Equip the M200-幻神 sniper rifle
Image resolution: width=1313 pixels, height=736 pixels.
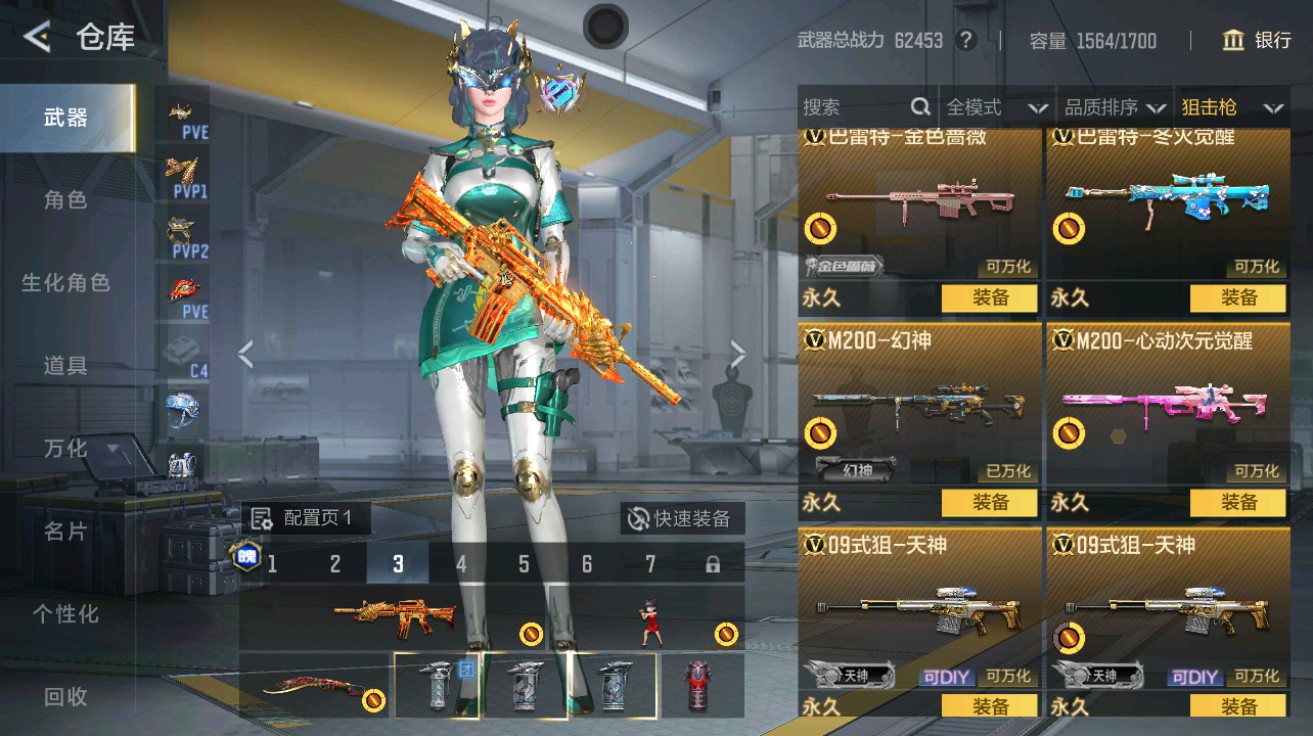pos(989,502)
